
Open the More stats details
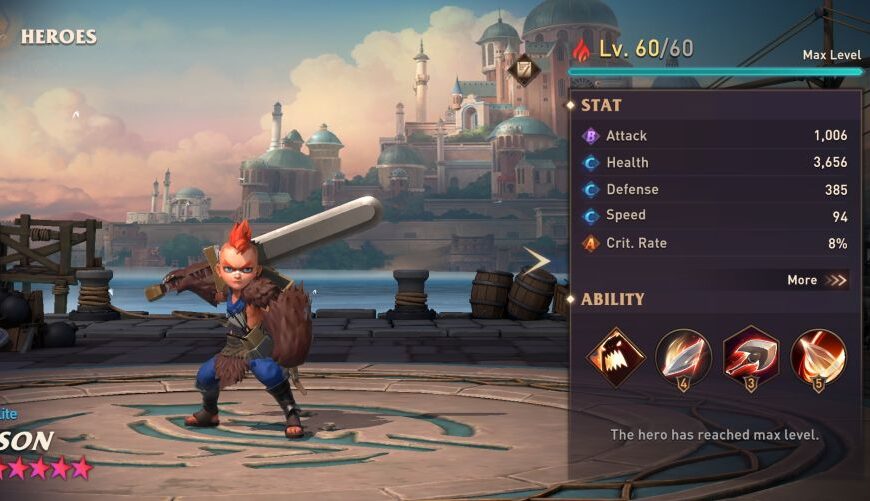pos(815,280)
